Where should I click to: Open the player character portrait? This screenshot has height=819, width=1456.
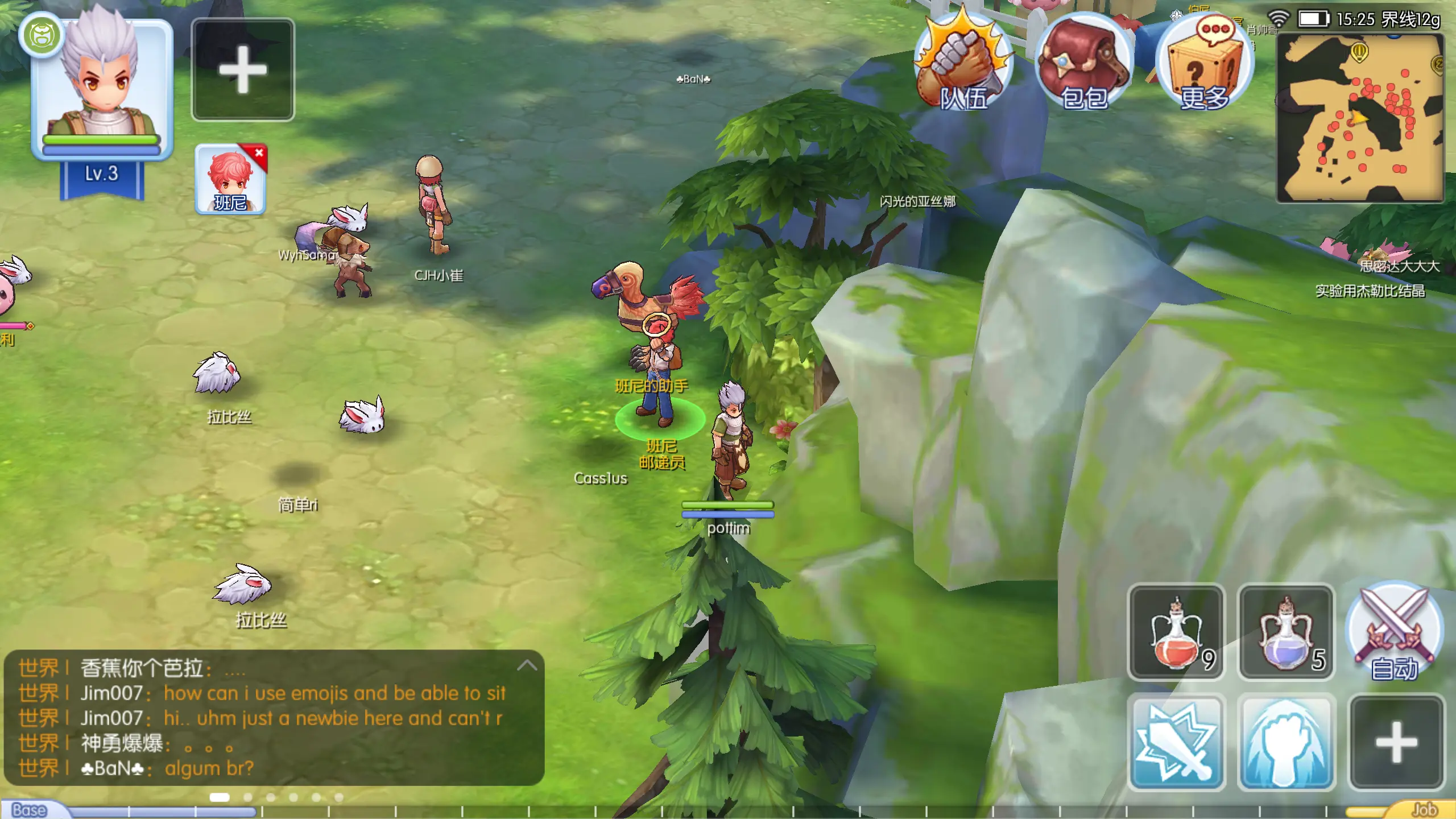102,85
